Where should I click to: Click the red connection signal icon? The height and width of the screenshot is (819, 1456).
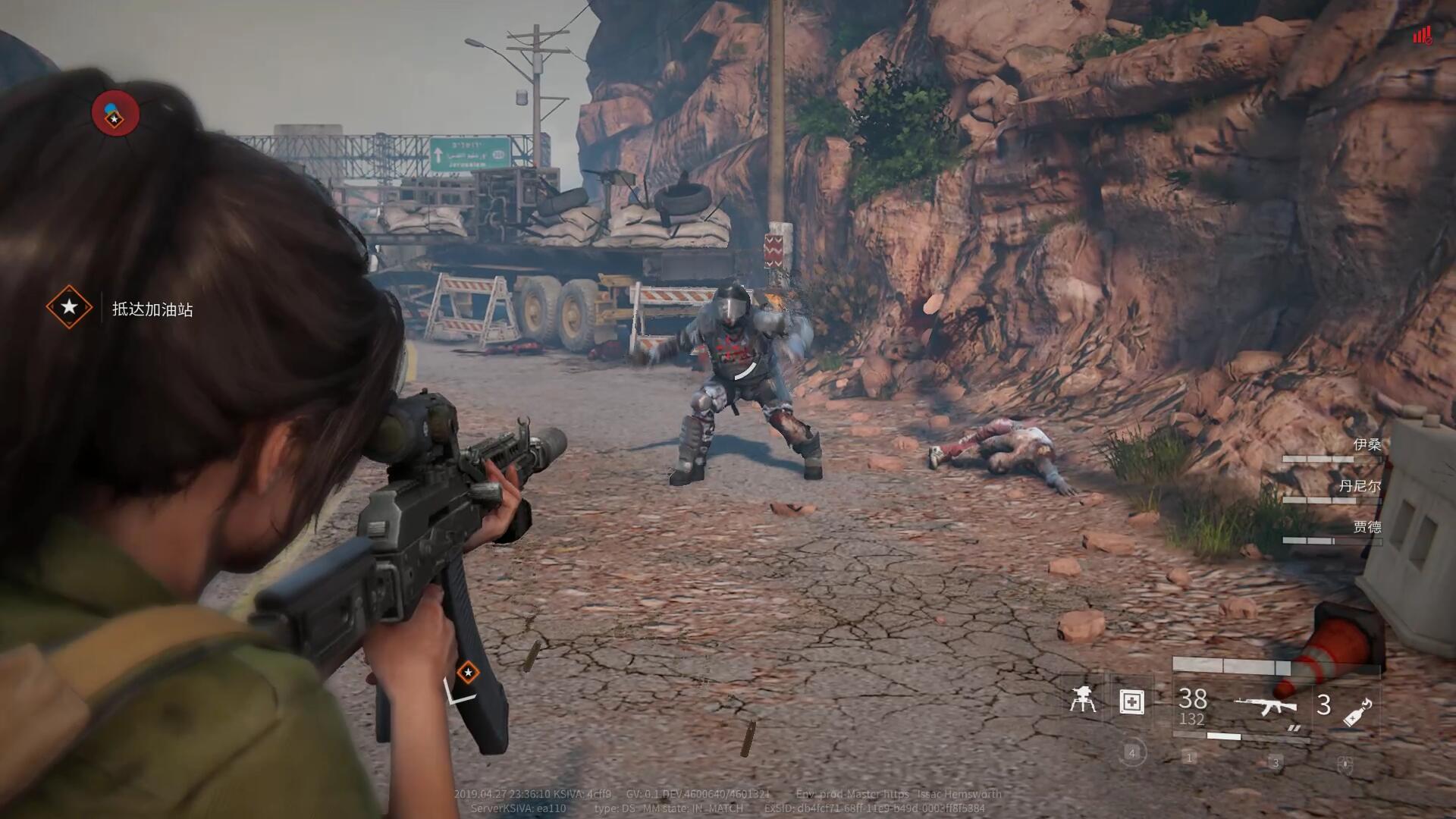[x=1421, y=35]
